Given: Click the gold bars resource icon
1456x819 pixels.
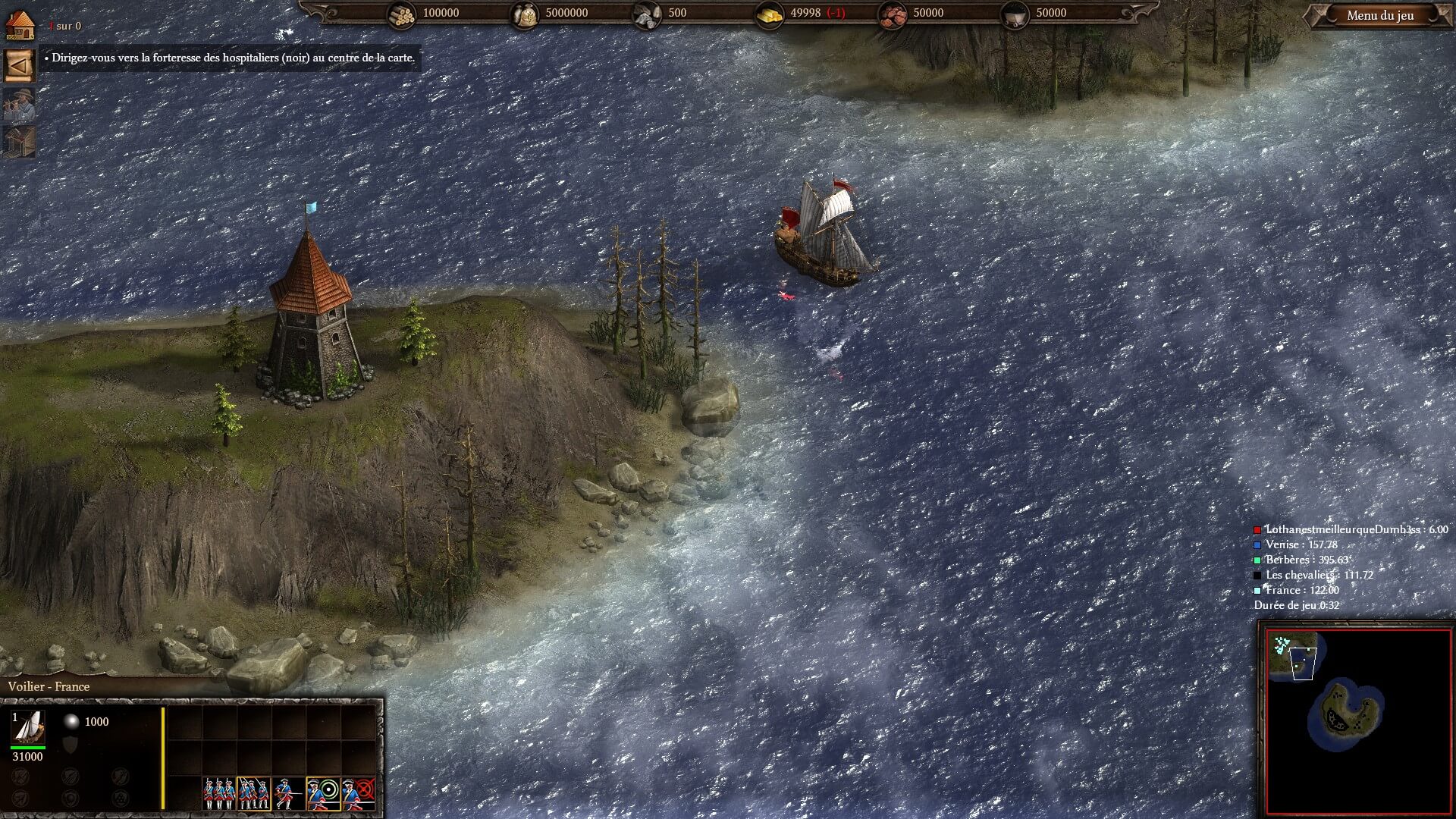Looking at the screenshot, I should (x=770, y=14).
